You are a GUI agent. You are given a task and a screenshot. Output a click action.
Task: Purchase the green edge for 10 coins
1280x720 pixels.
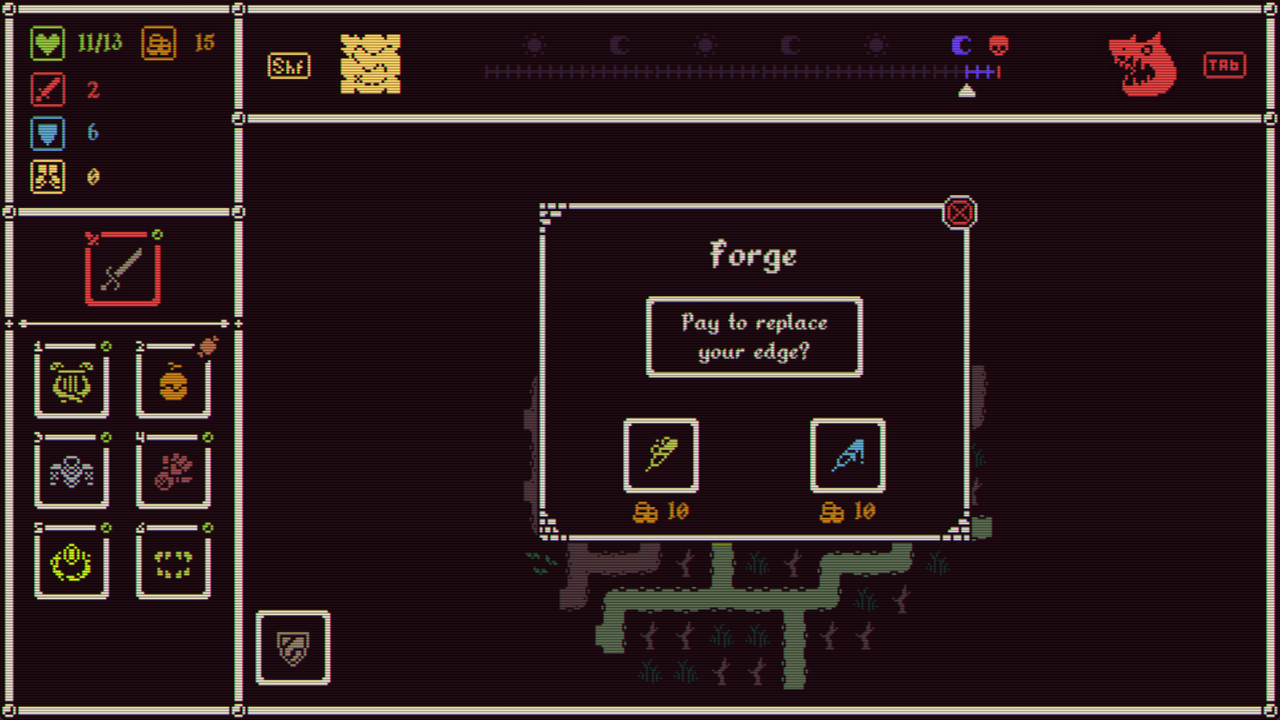(x=661, y=456)
